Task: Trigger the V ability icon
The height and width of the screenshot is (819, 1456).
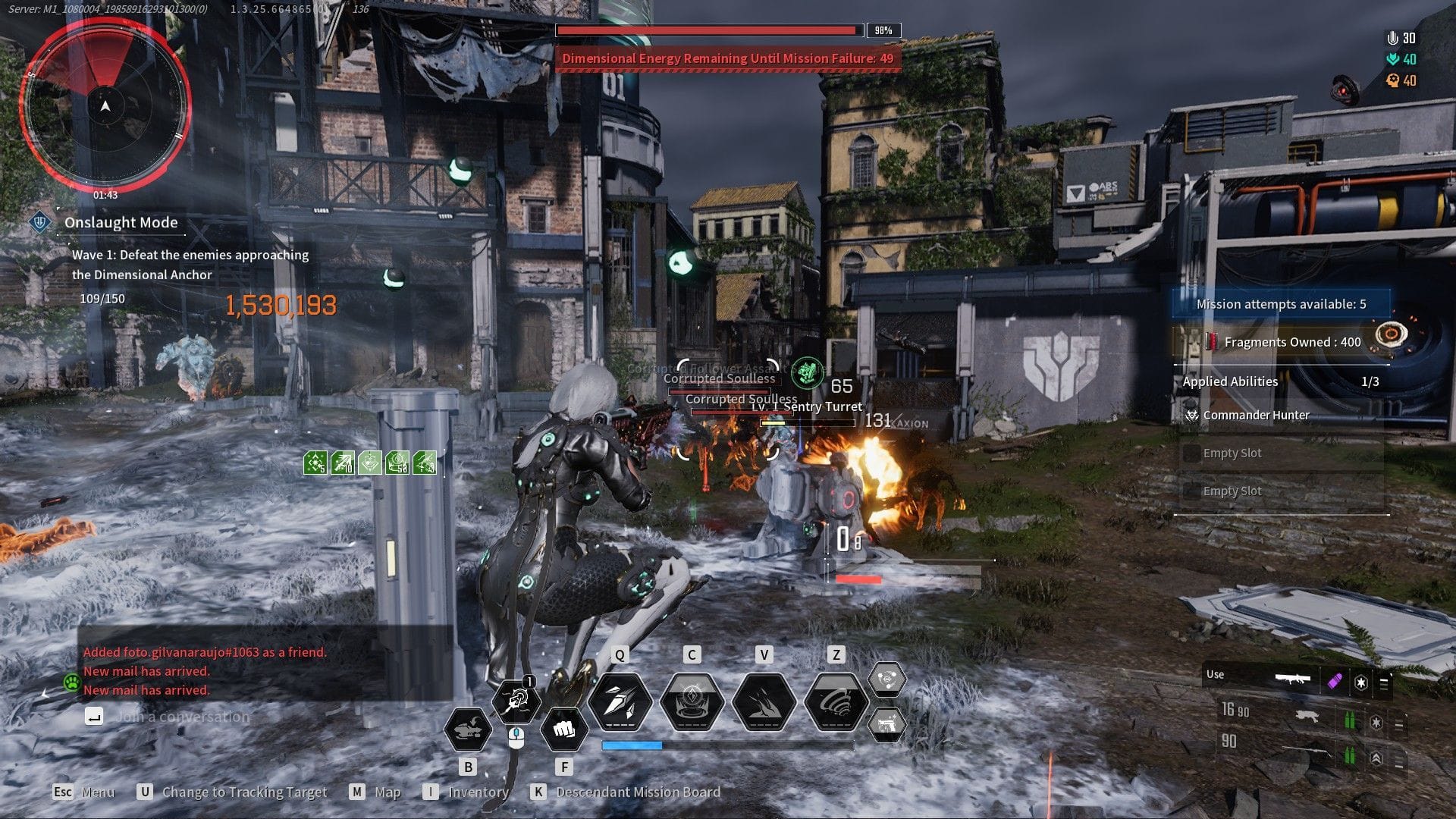Action: 764,701
